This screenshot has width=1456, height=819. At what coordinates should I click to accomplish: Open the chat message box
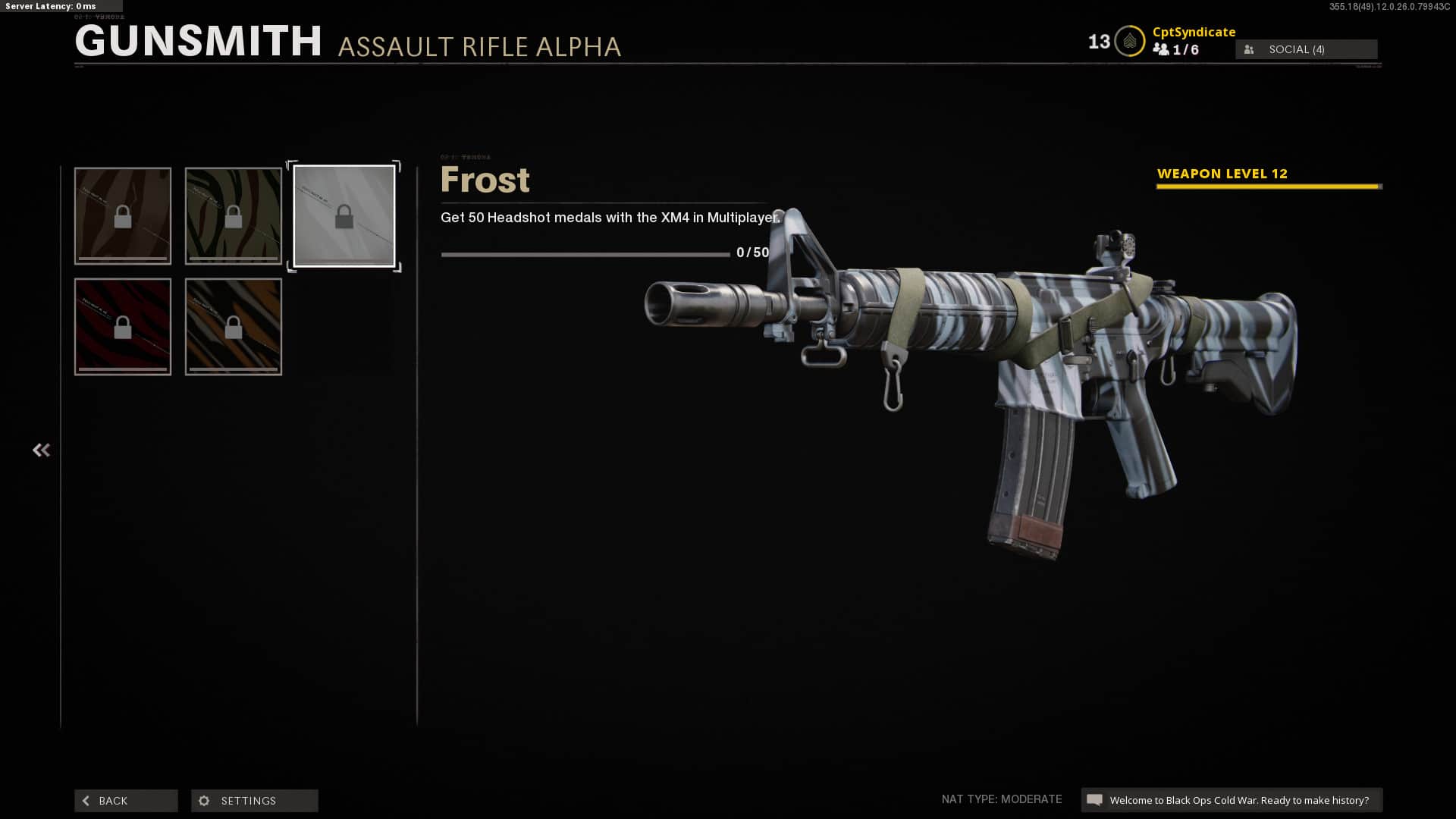click(x=1231, y=800)
